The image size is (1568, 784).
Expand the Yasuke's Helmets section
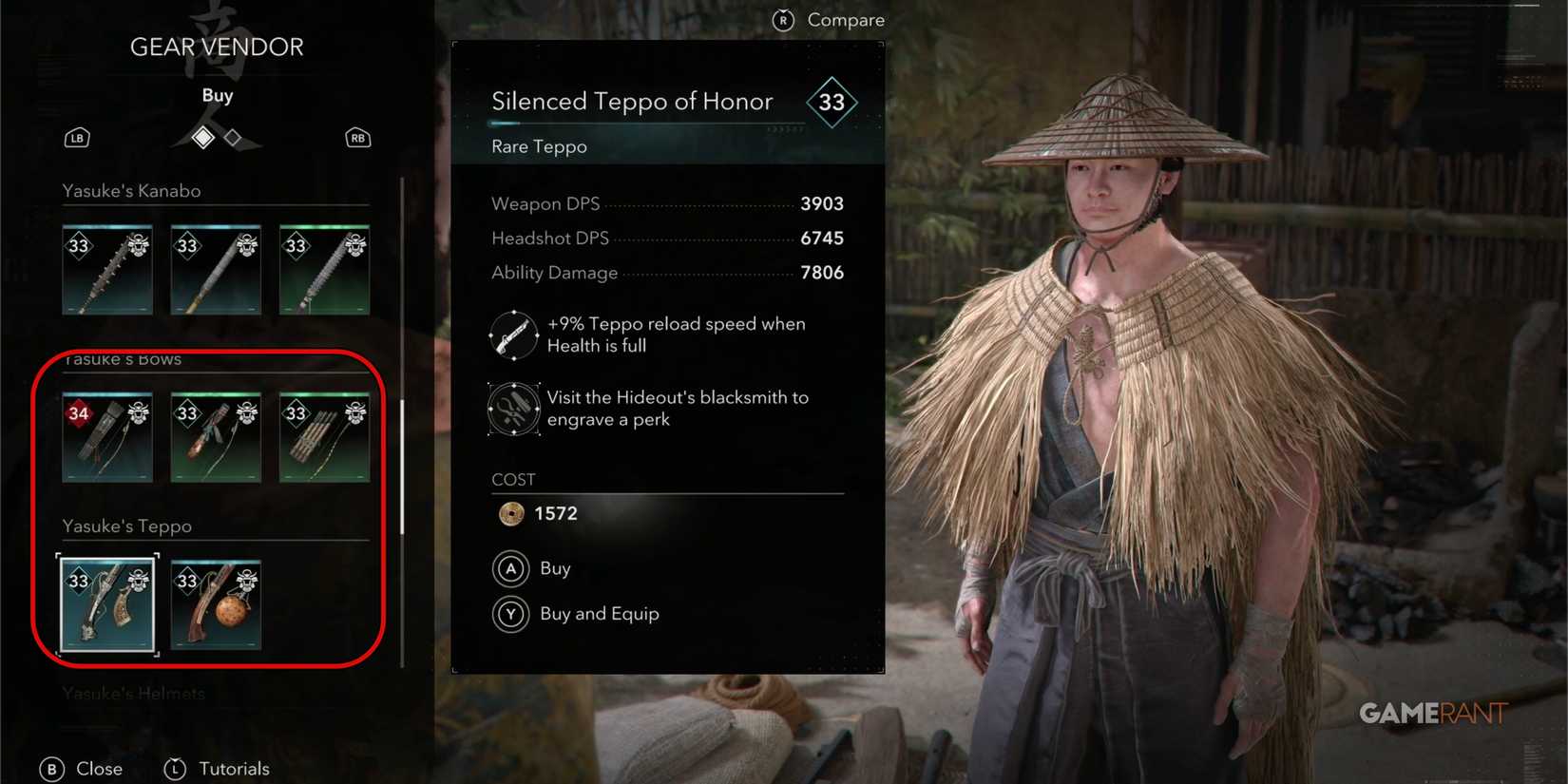coord(133,694)
